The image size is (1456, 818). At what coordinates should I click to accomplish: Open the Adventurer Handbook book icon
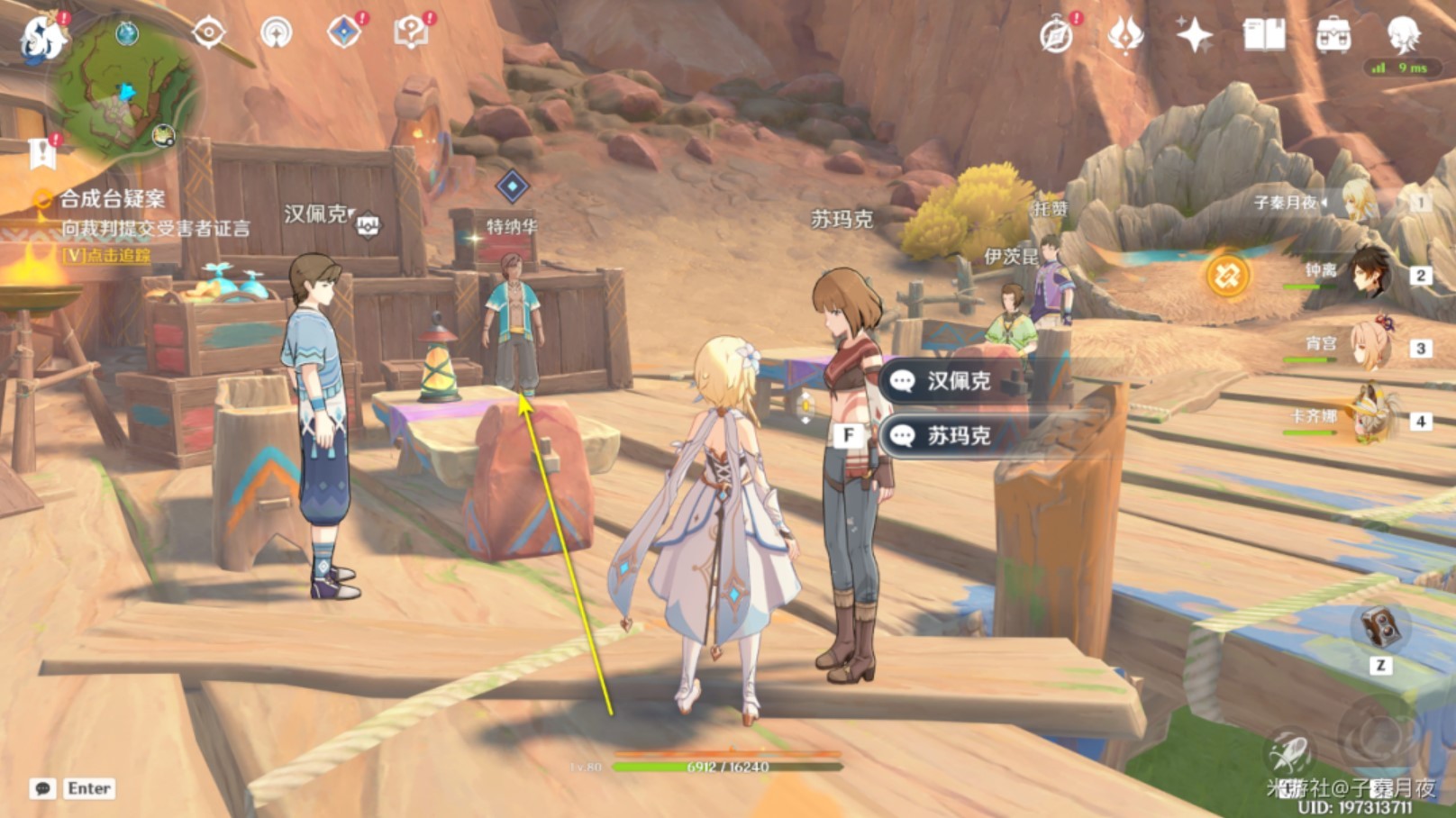(1264, 36)
